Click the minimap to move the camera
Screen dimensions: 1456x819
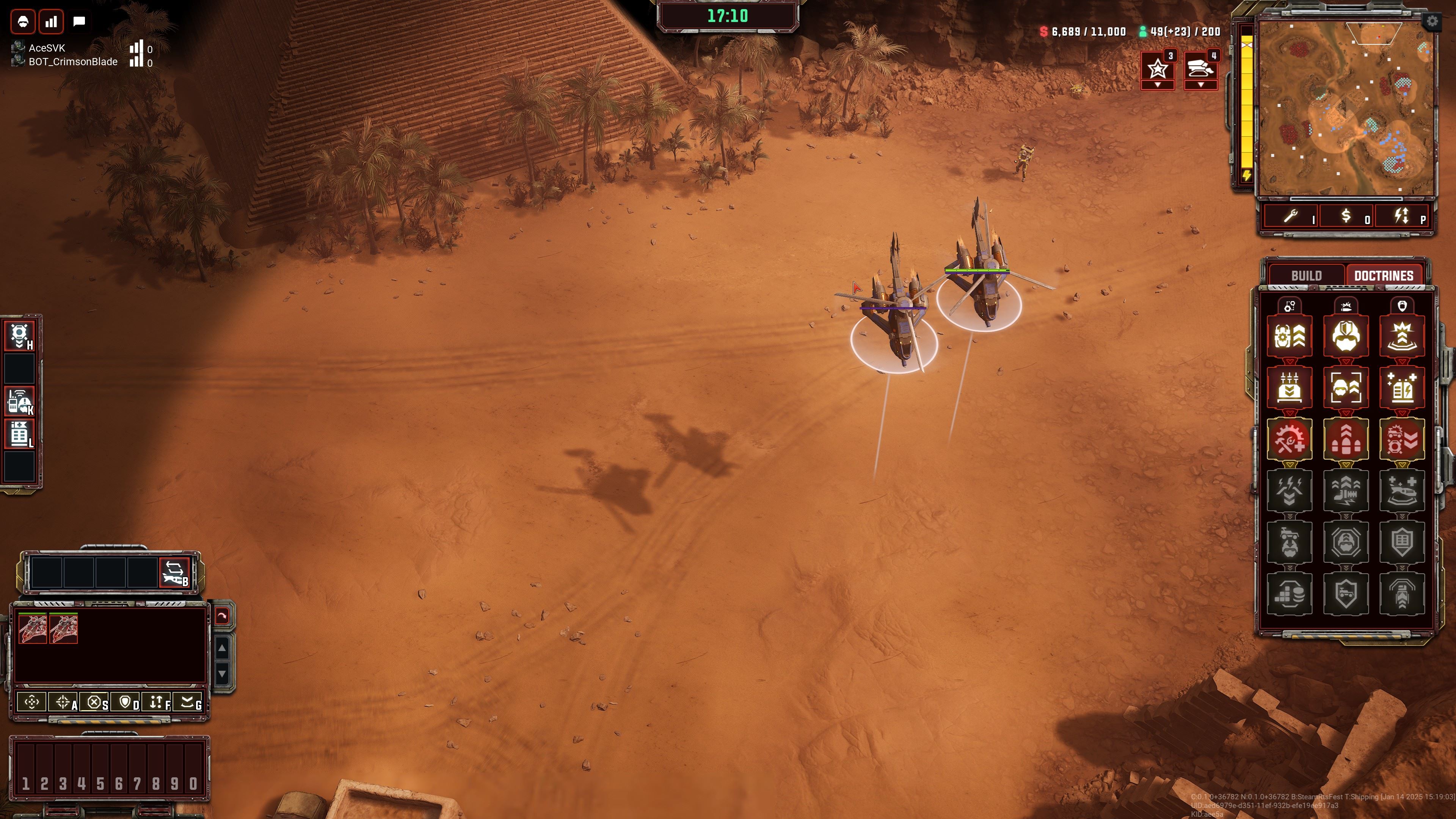[x=1346, y=107]
